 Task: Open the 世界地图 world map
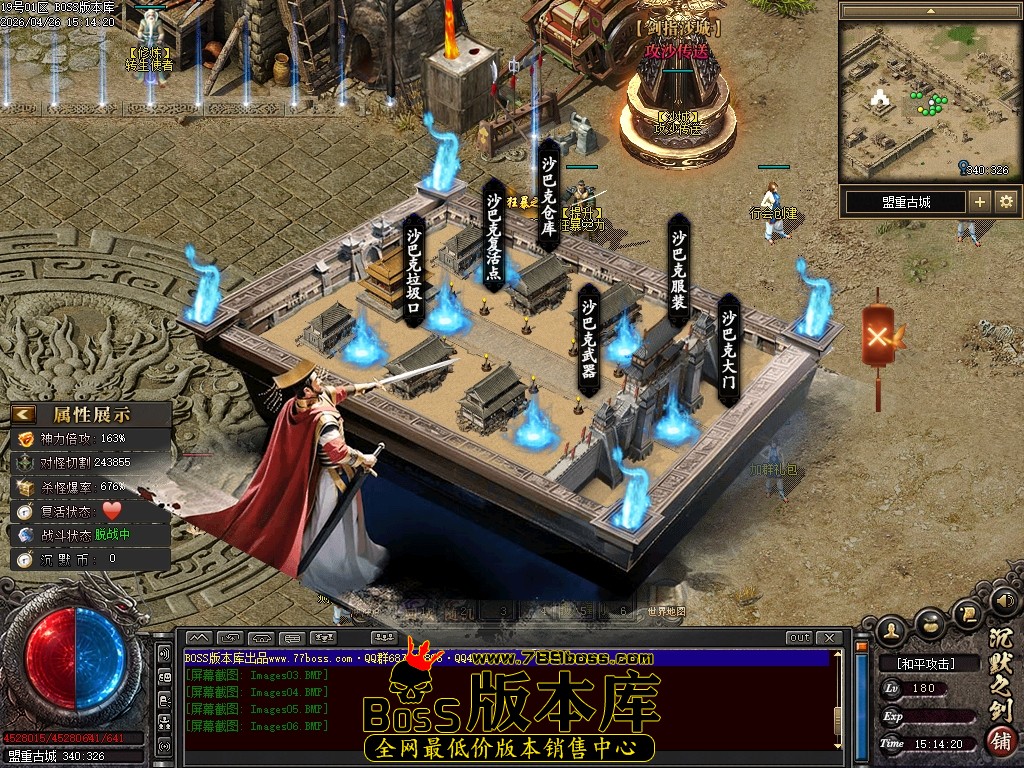coord(666,611)
